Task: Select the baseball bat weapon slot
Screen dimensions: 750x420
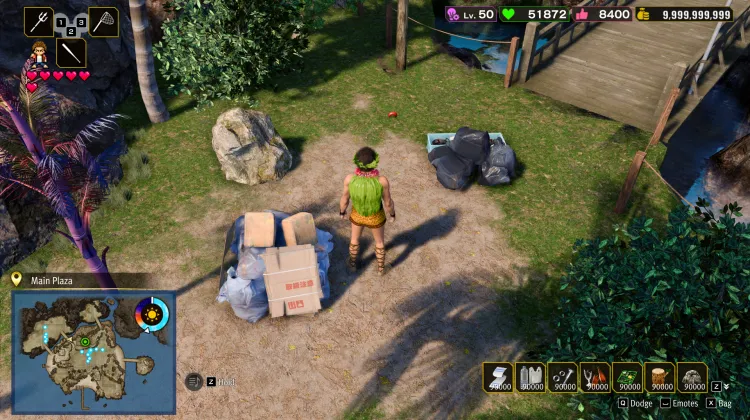Action: point(71,53)
